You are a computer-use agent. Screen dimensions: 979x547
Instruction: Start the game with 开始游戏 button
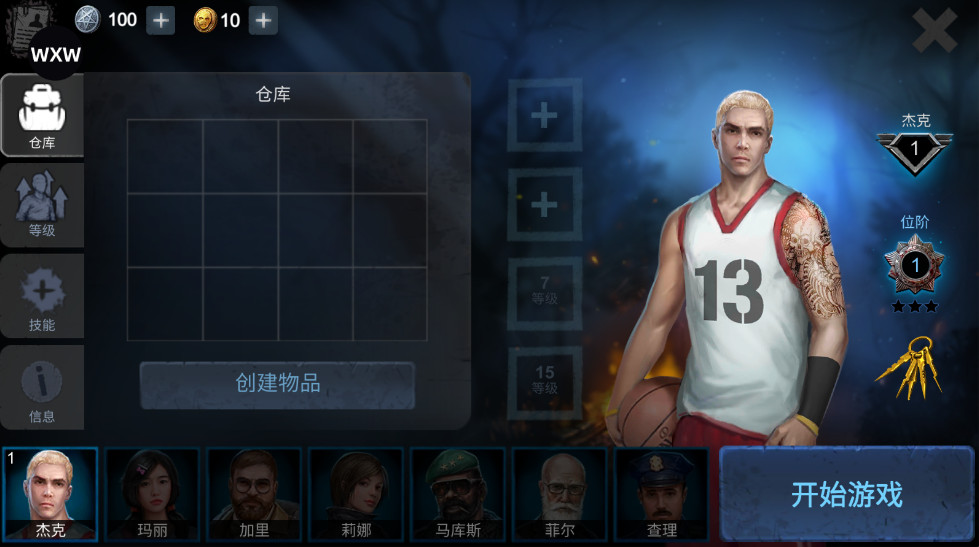tap(846, 494)
